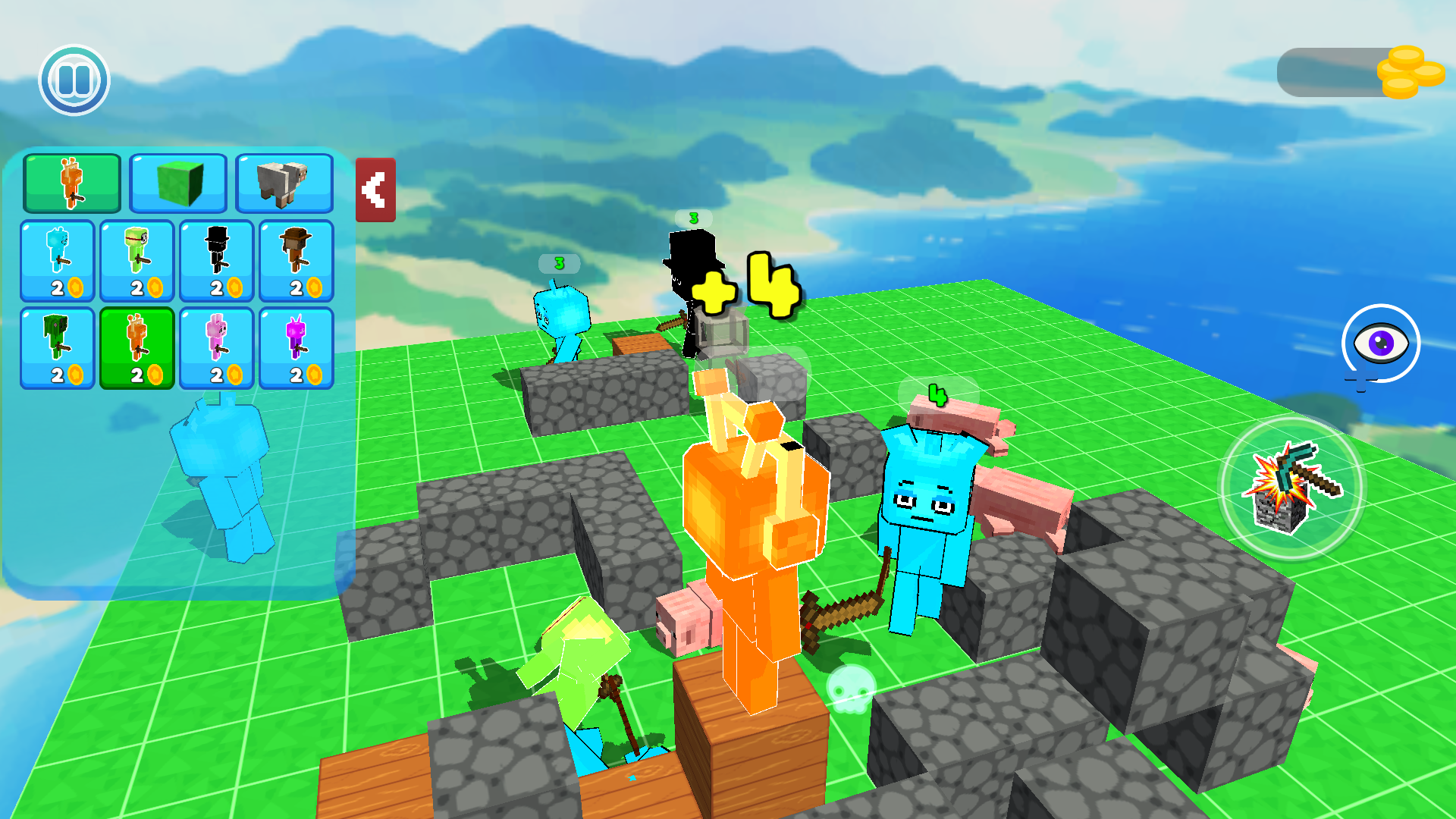Select the pink bunny character card
This screenshot has width=1456, height=819.
click(x=216, y=347)
